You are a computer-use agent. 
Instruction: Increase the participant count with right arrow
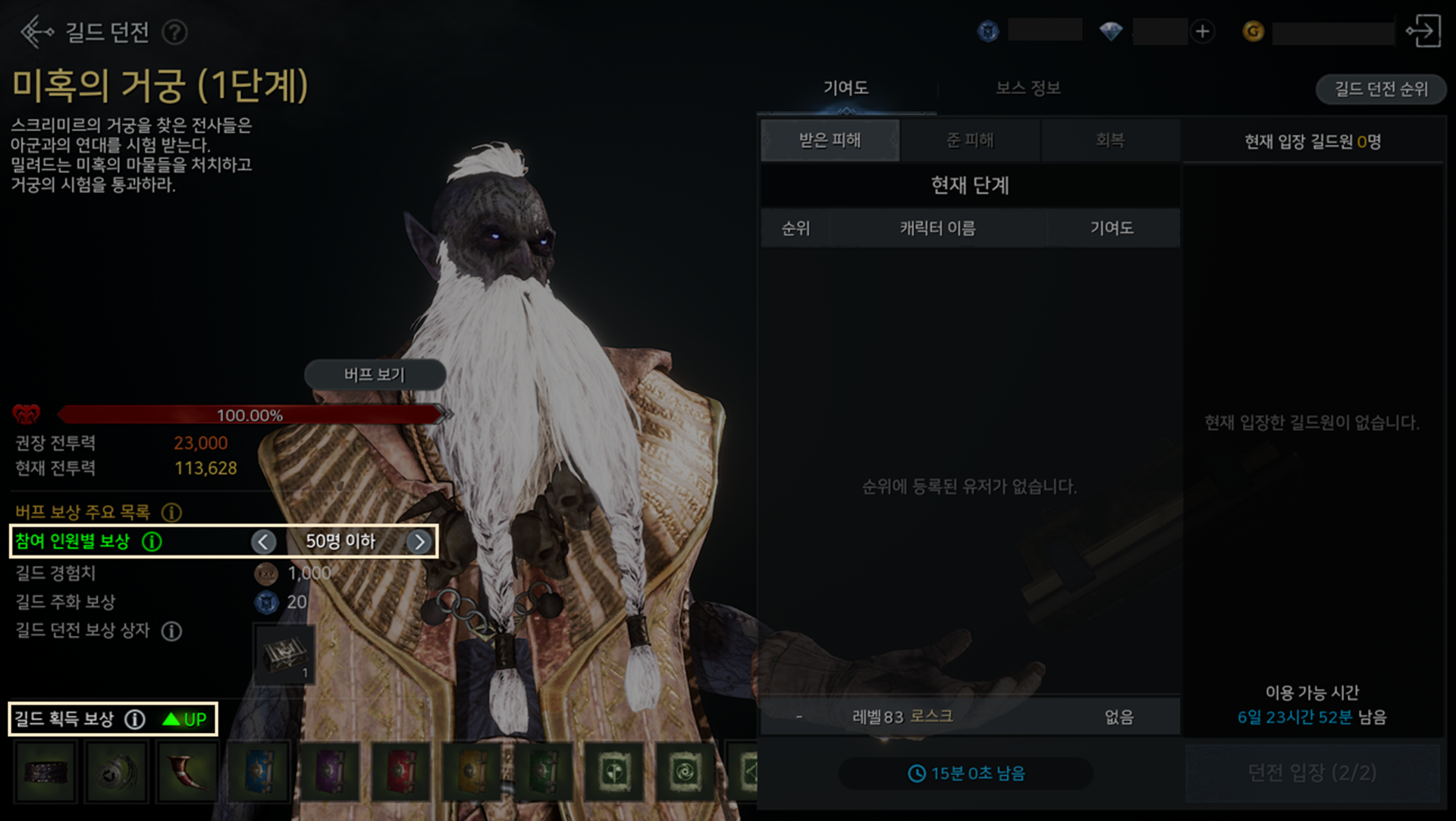coord(419,541)
